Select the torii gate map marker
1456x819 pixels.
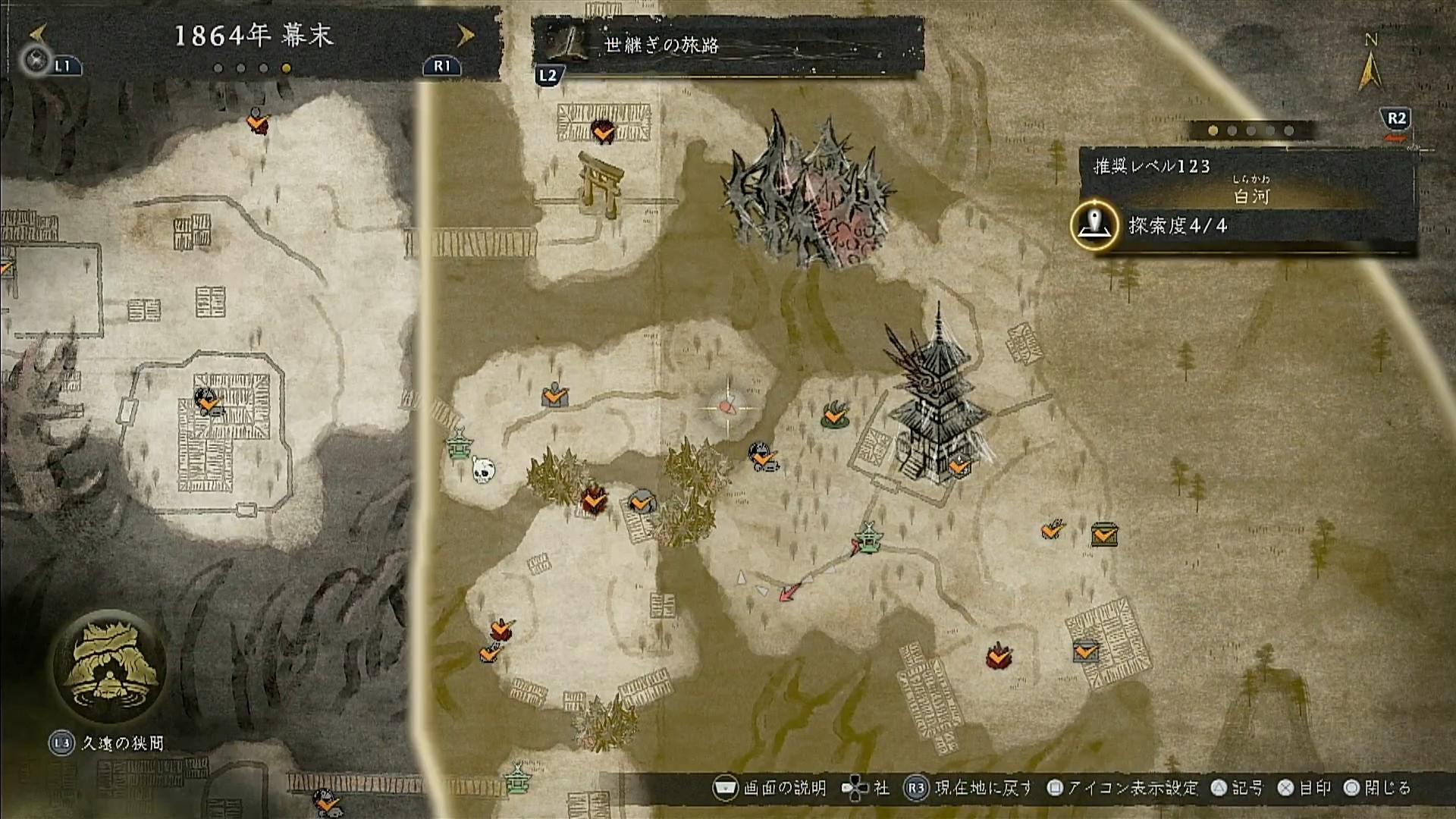[x=601, y=182]
